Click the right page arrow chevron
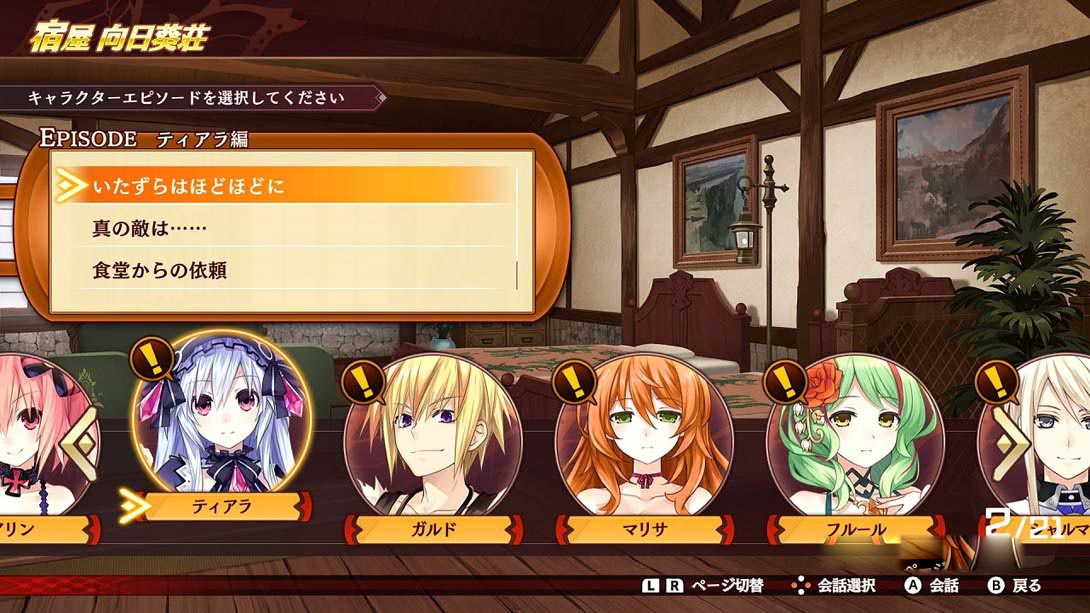This screenshot has width=1090, height=613. pyautogui.click(x=1010, y=440)
